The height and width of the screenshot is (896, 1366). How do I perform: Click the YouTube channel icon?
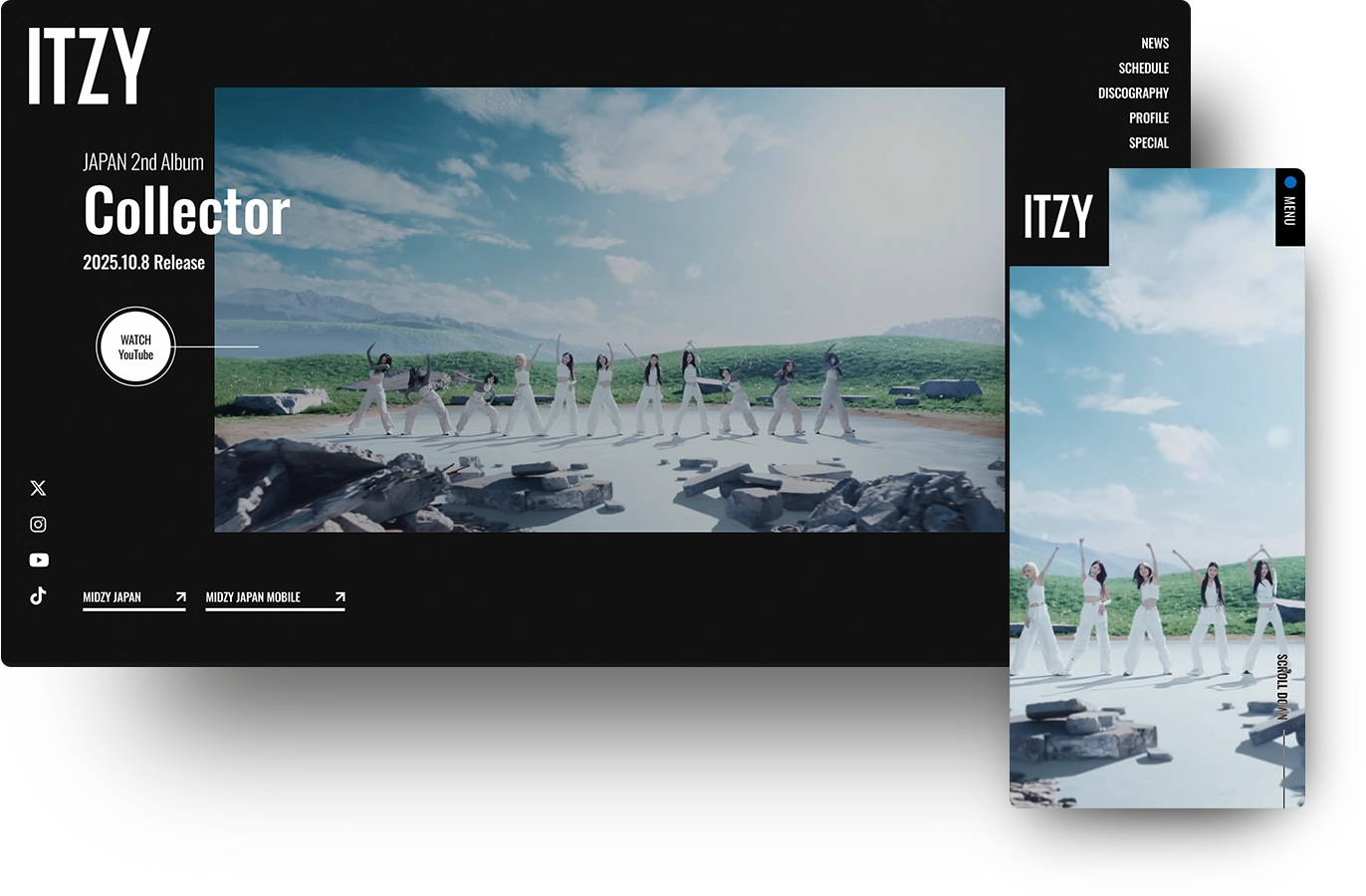[x=38, y=560]
